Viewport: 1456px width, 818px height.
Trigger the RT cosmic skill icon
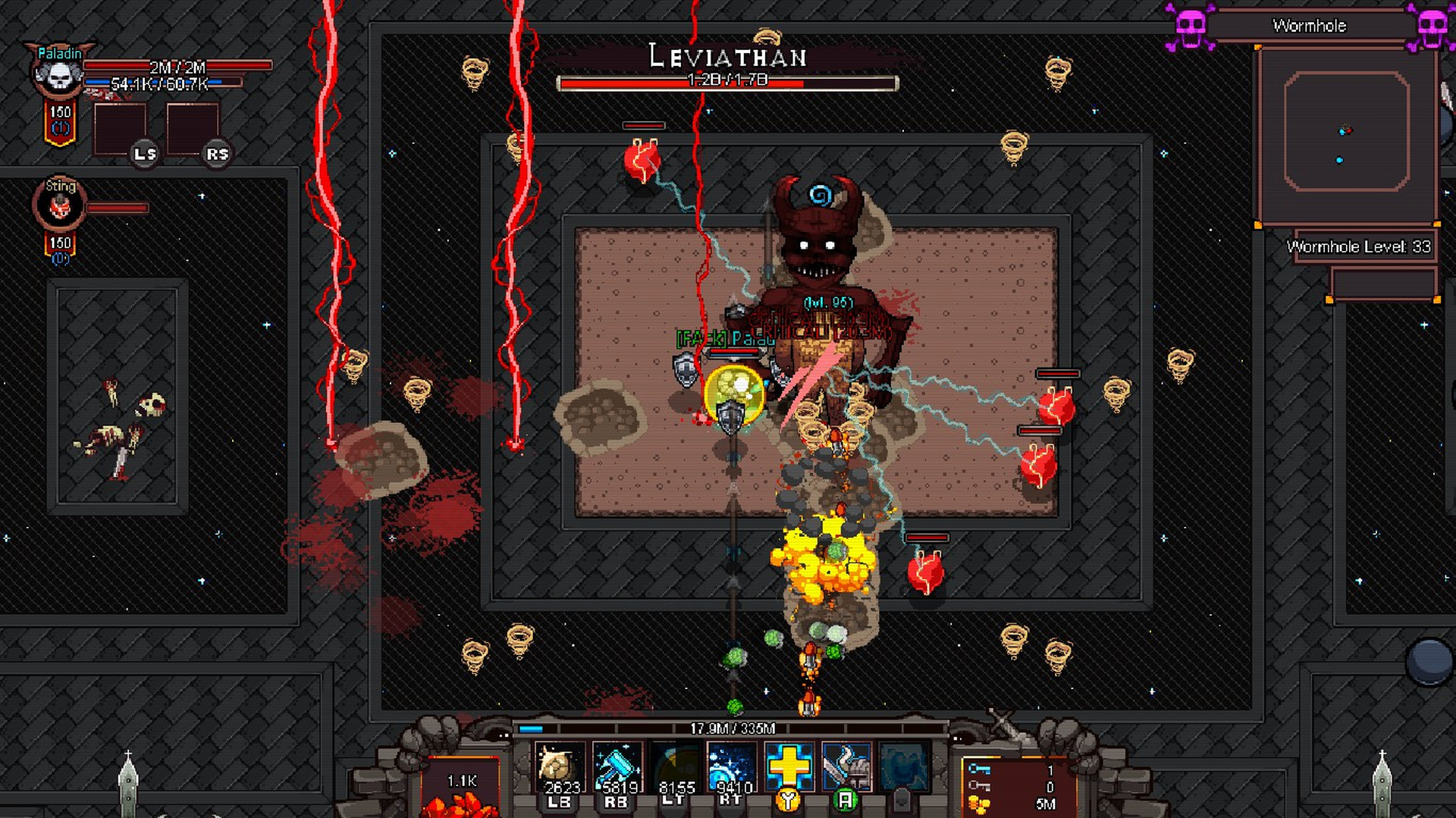732,766
